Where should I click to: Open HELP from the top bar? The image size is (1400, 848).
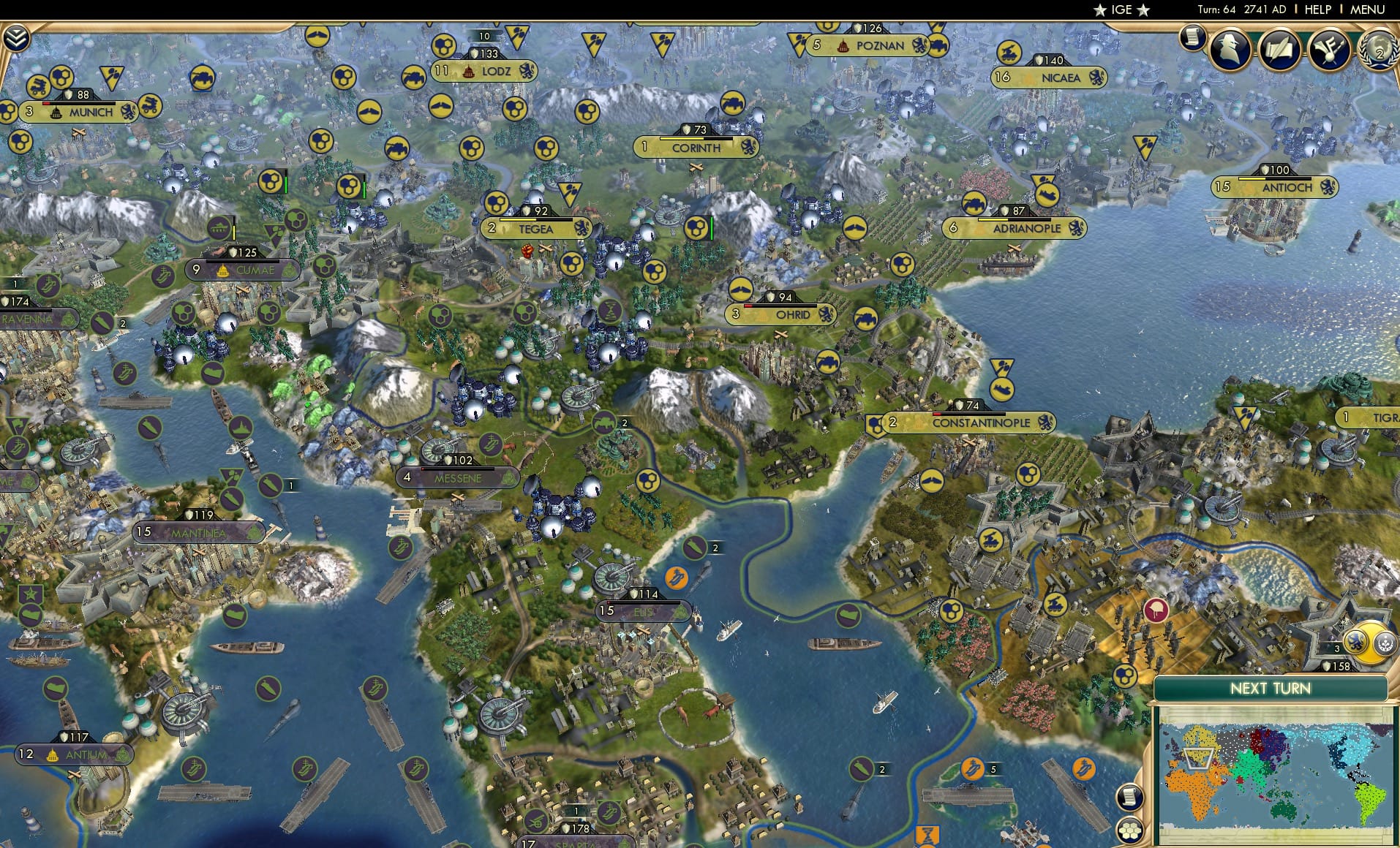[x=1320, y=10]
